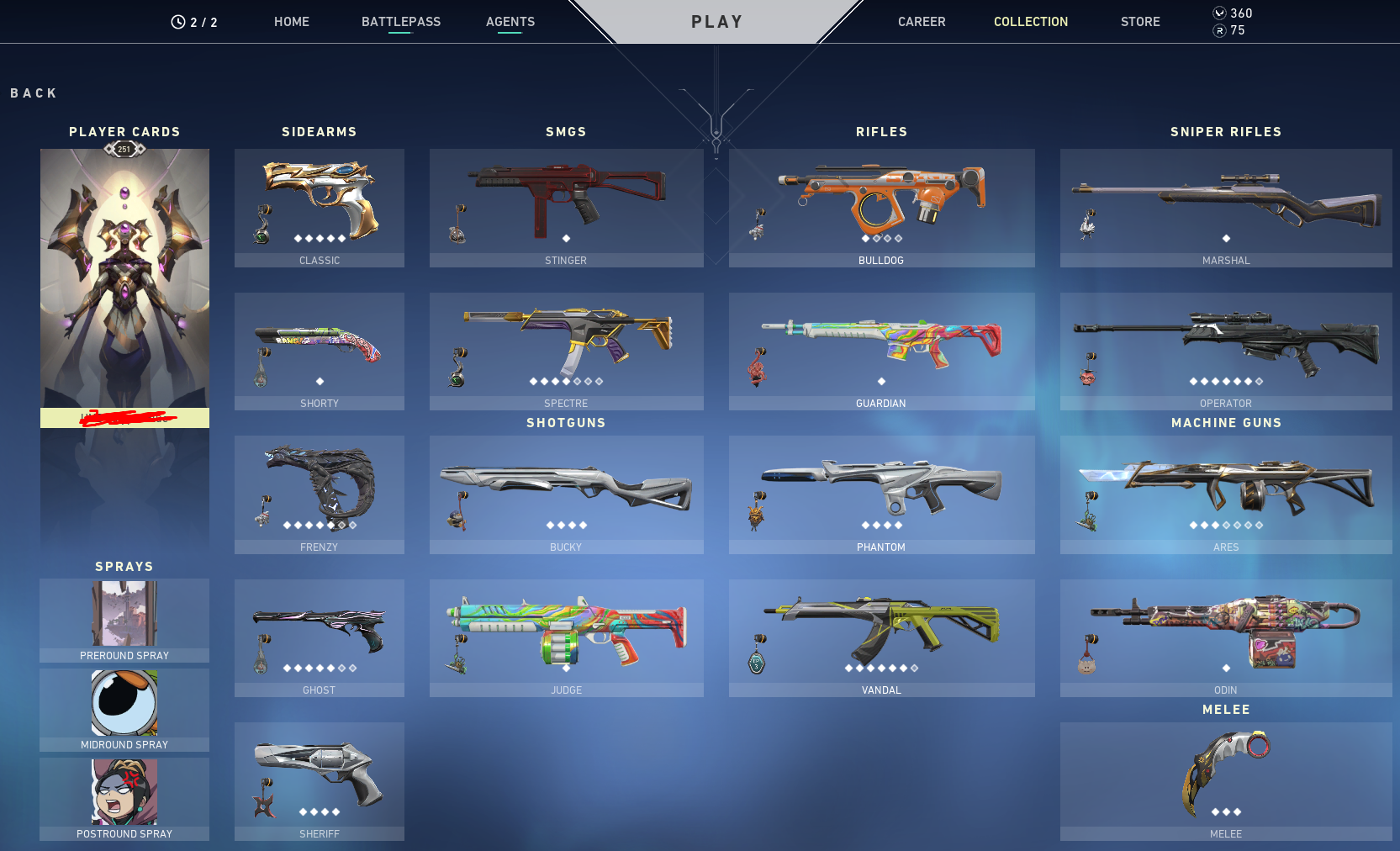Image resolution: width=1400 pixels, height=851 pixels.
Task: Open the AGENTS menu item
Action: point(510,22)
